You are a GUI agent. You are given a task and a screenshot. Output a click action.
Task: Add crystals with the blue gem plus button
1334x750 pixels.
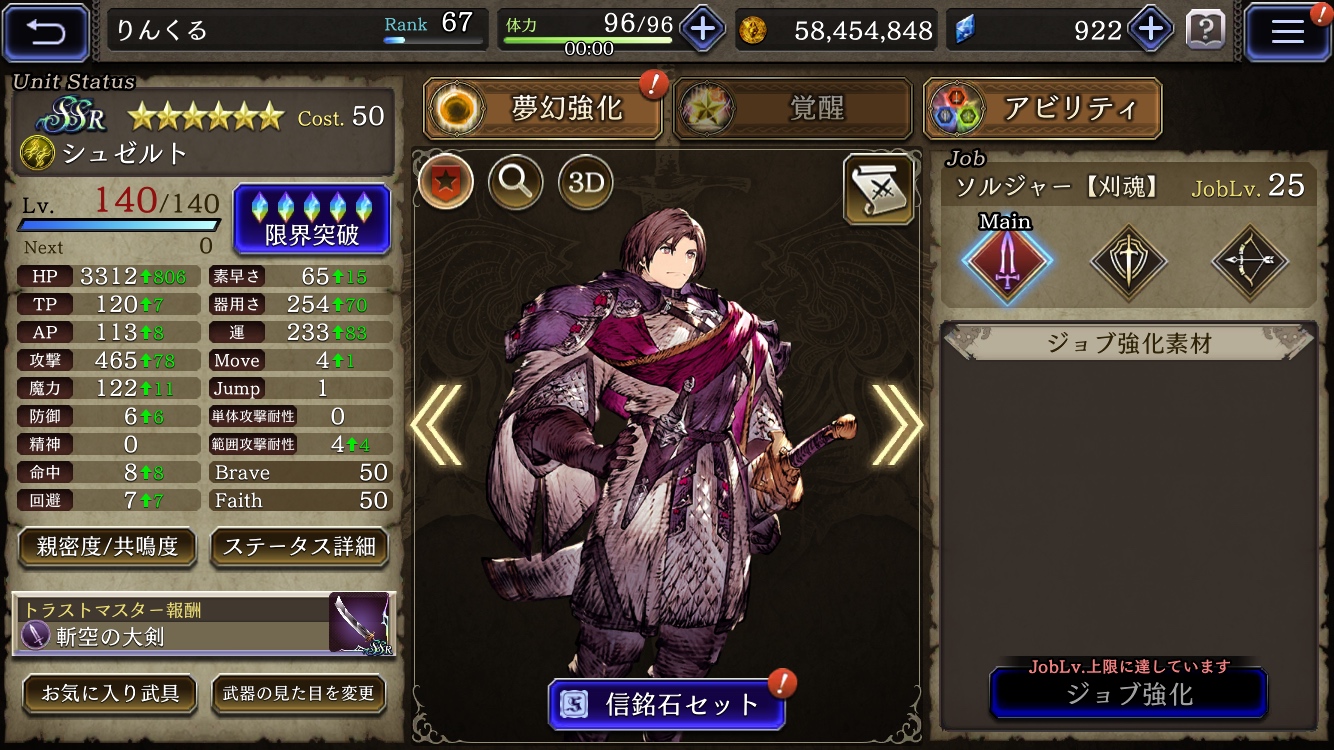click(x=1150, y=29)
